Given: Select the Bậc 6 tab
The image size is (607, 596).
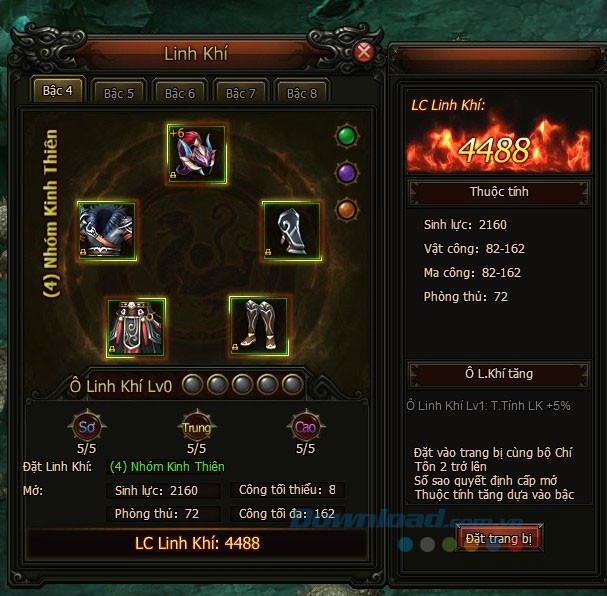Looking at the screenshot, I should coord(180,92).
